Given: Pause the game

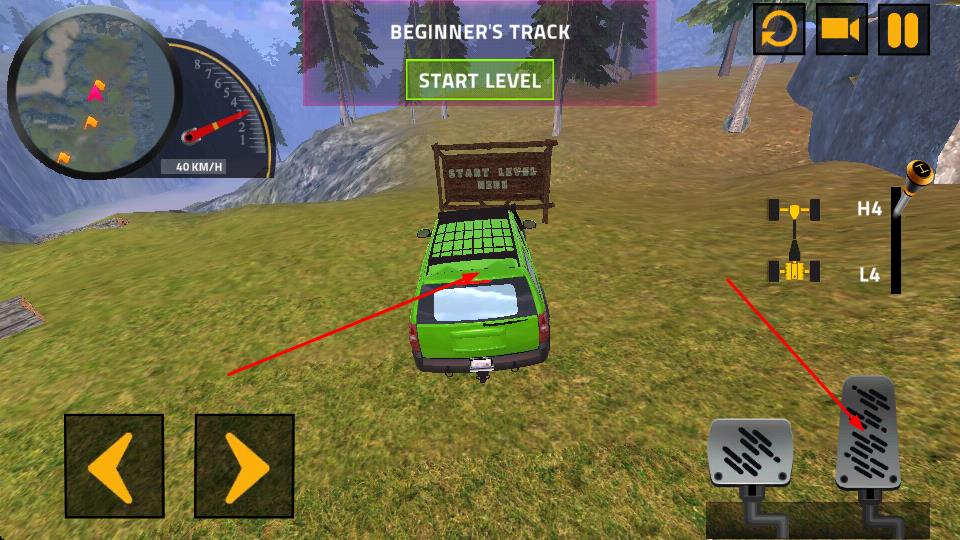Looking at the screenshot, I should pos(903,30).
